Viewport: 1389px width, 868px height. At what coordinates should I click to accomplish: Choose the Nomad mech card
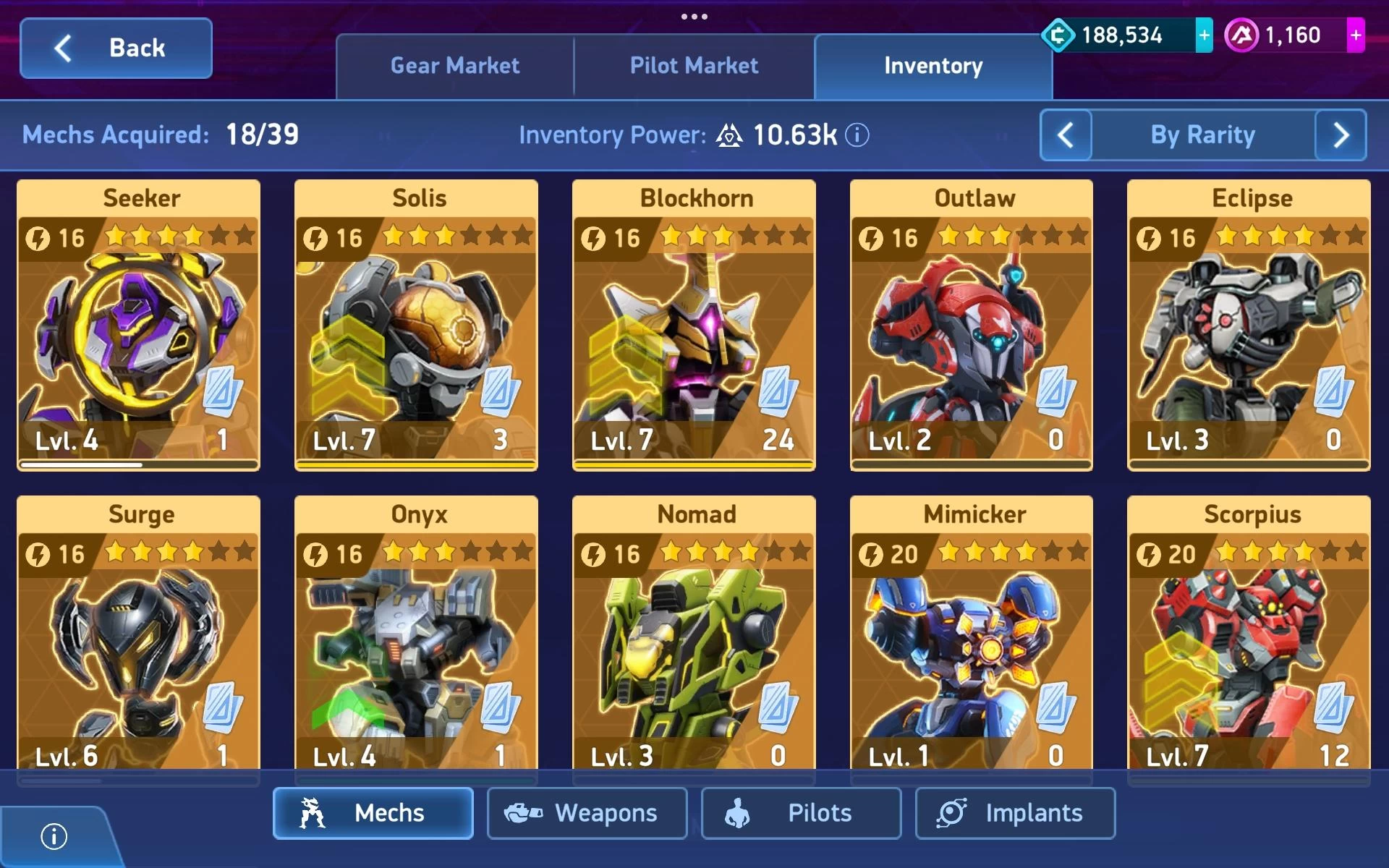point(694,637)
